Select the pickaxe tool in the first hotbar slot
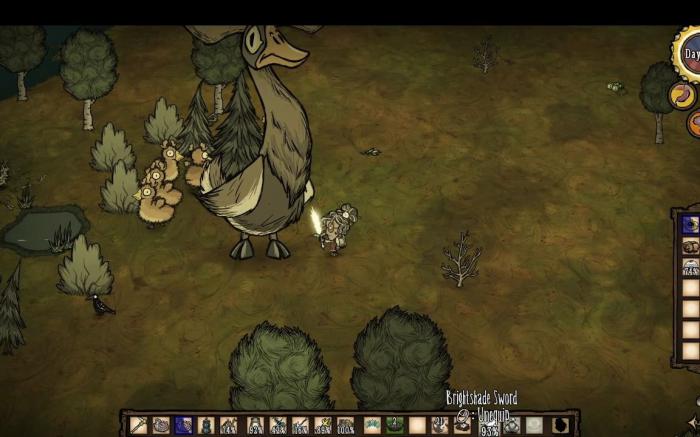The width and height of the screenshot is (700, 437). tap(138, 425)
